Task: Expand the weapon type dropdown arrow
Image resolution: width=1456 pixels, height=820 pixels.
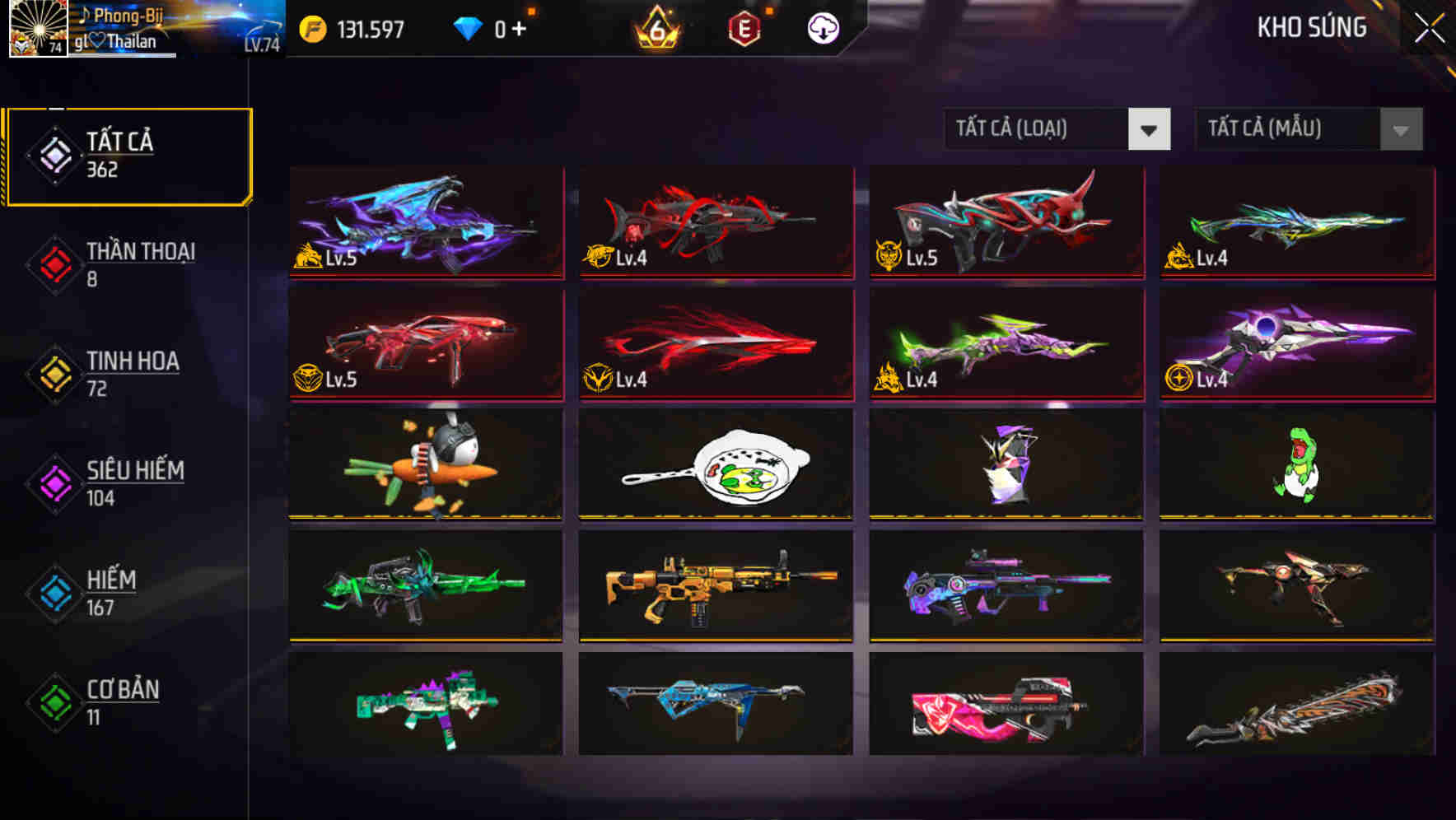Action: click(x=1150, y=129)
